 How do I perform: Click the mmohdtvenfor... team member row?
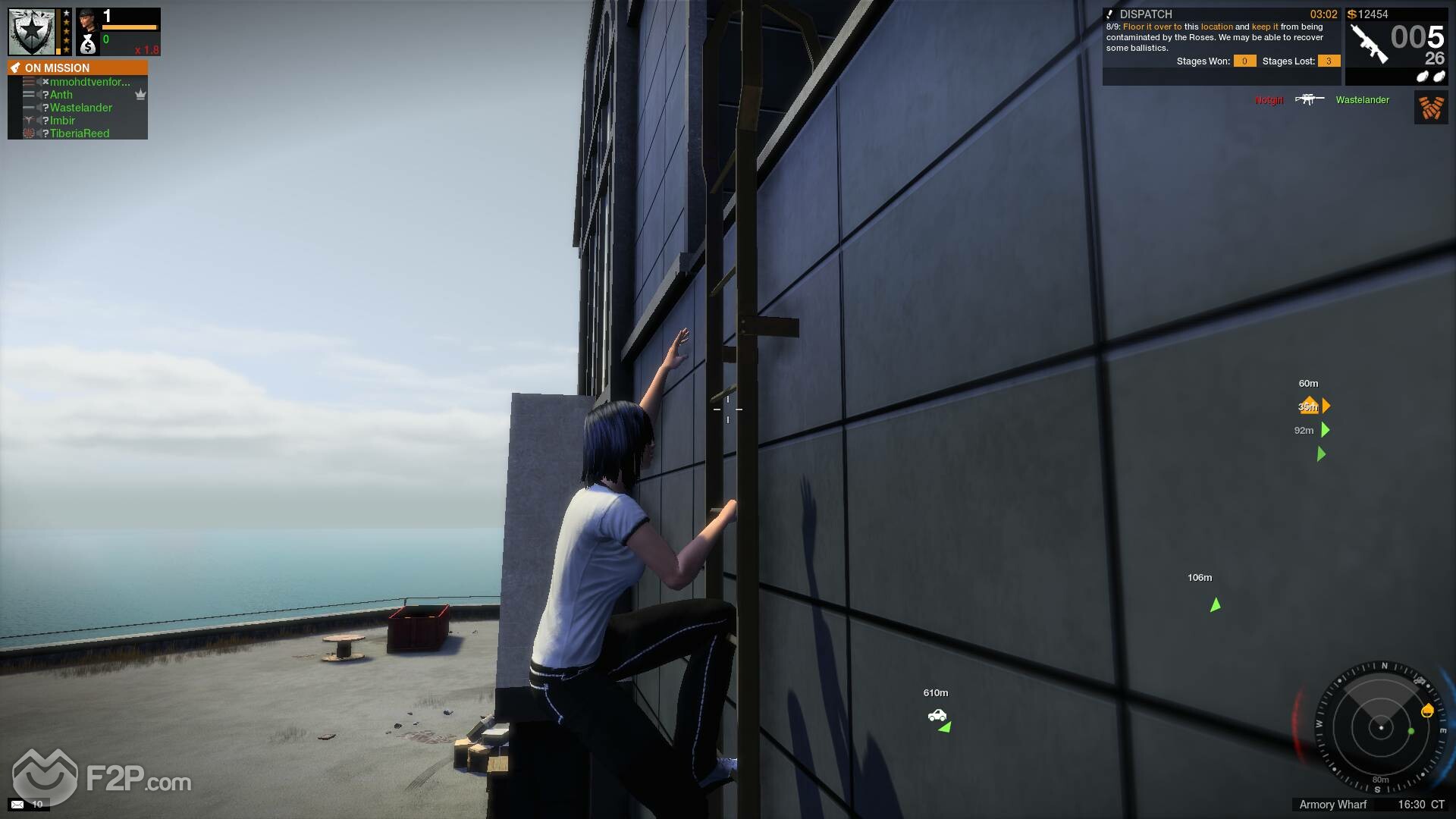pos(89,82)
